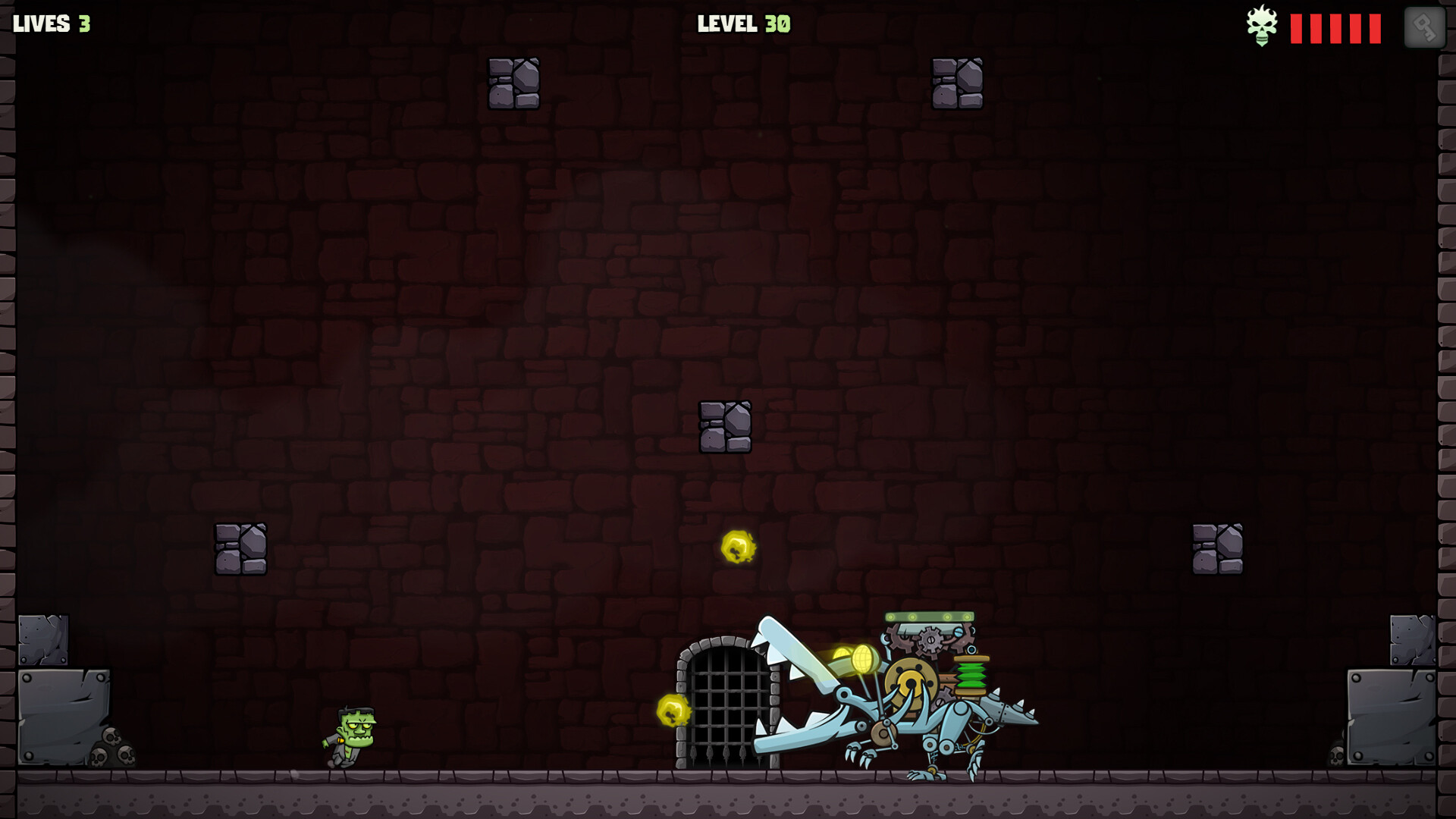Click the stone block above the gate
Viewport: 1456px width, 819px height.
726,426
